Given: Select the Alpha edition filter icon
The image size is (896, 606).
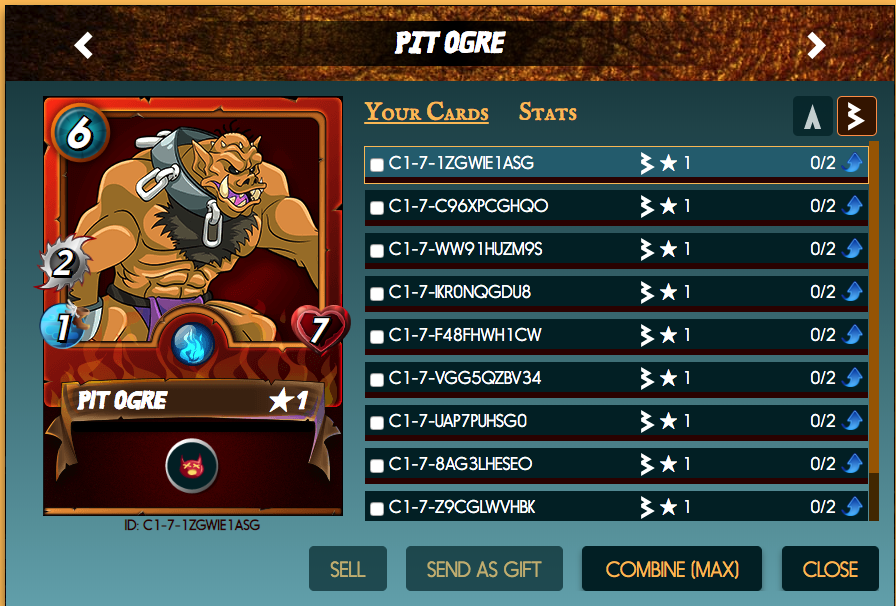Looking at the screenshot, I should [x=812, y=116].
